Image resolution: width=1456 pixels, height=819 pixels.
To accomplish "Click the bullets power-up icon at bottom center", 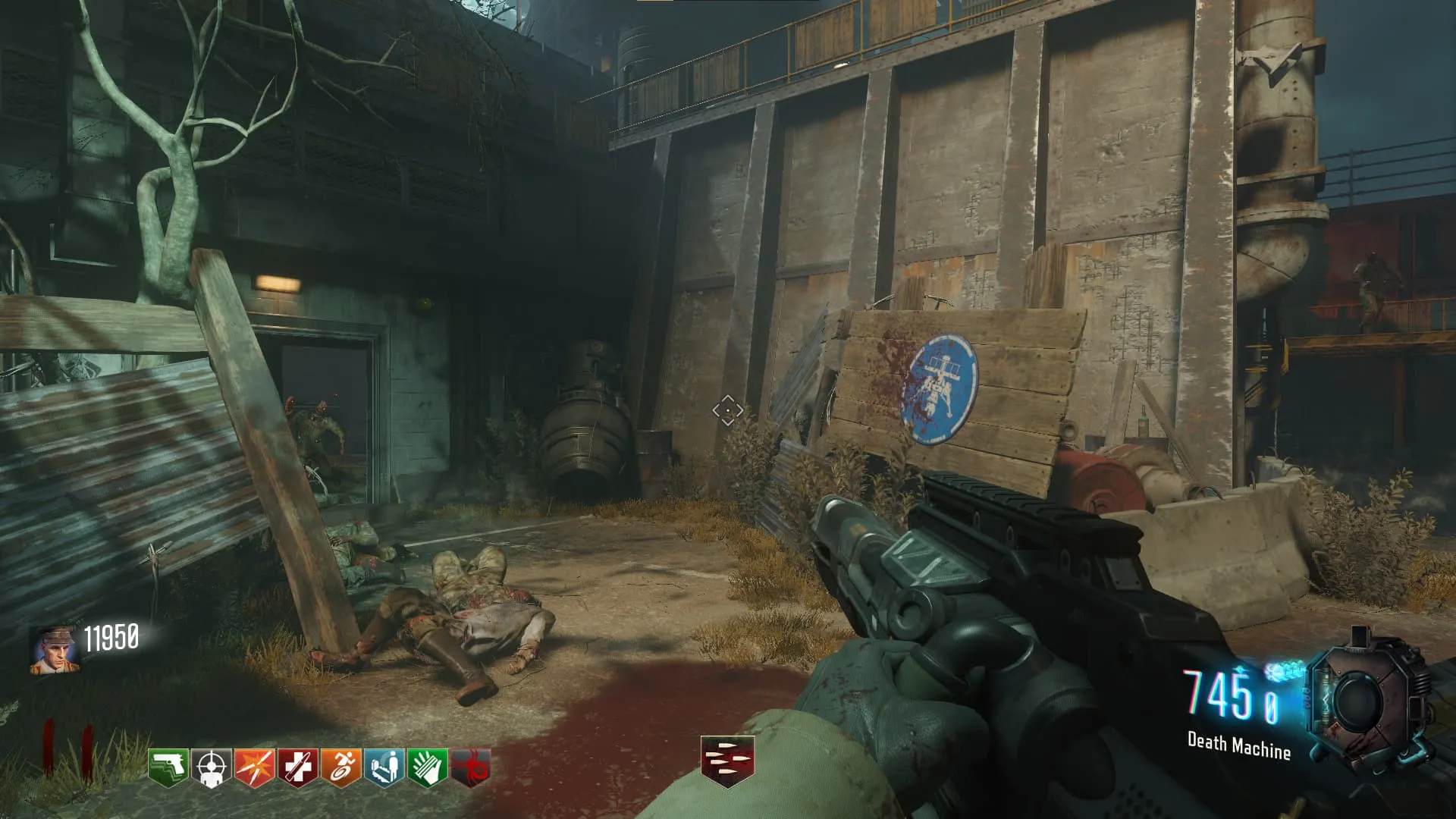I will tap(727, 761).
